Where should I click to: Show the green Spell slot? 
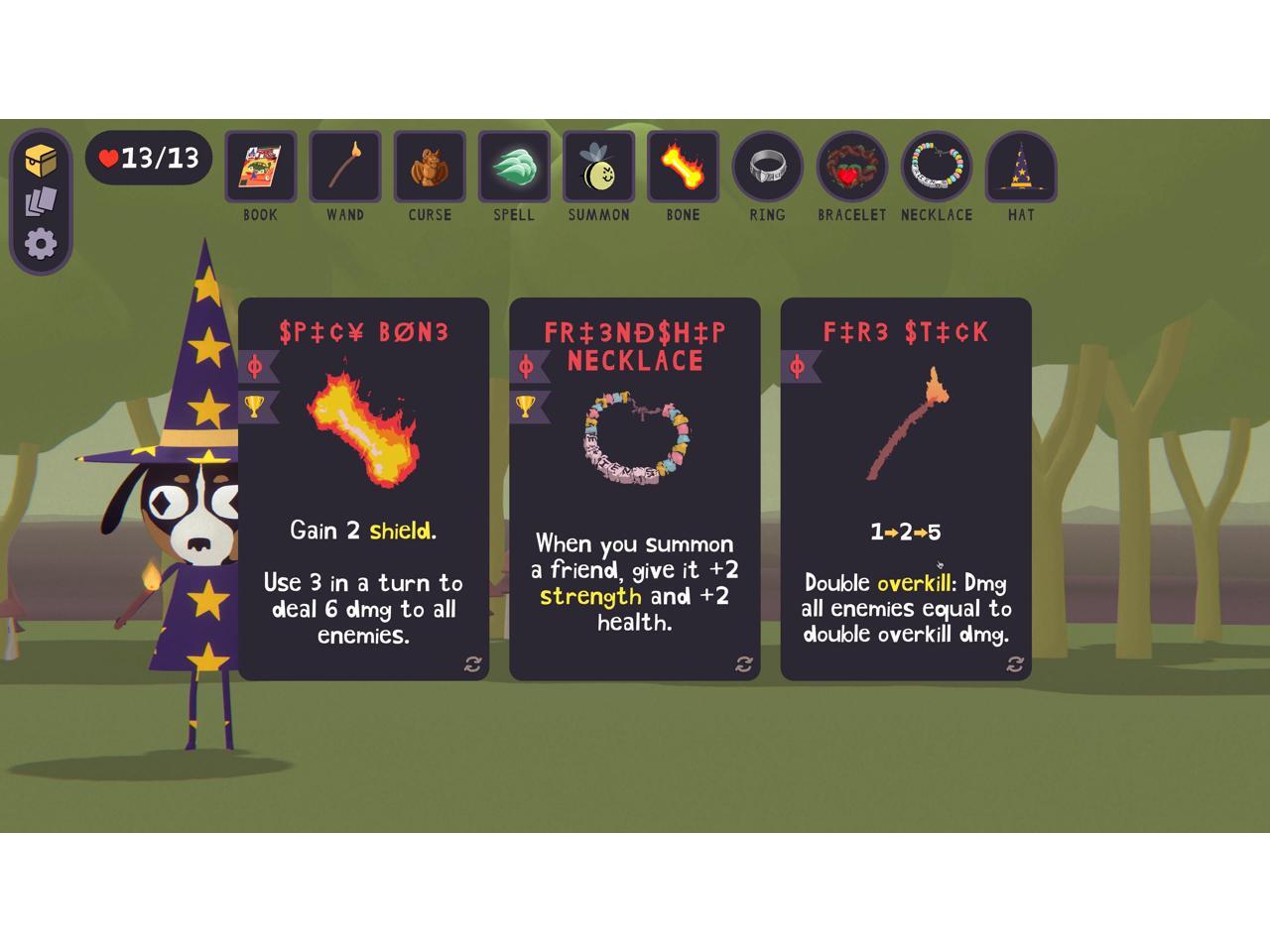(514, 167)
